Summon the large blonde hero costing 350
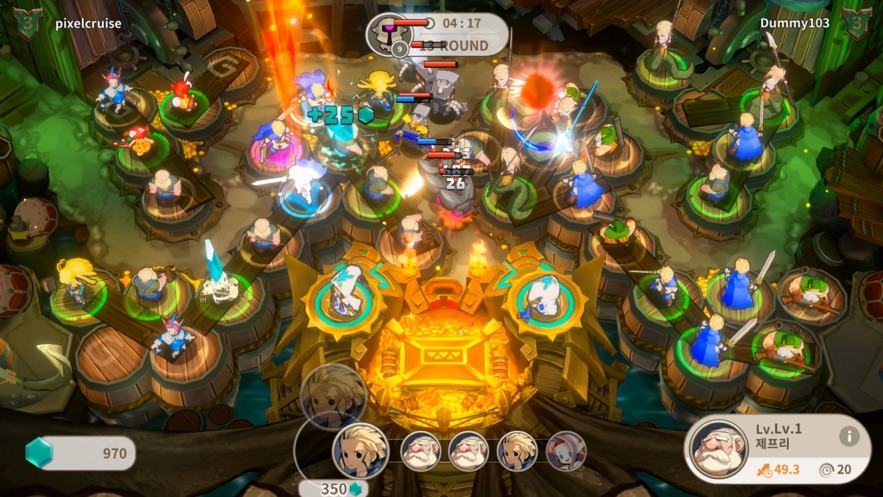 tap(359, 451)
